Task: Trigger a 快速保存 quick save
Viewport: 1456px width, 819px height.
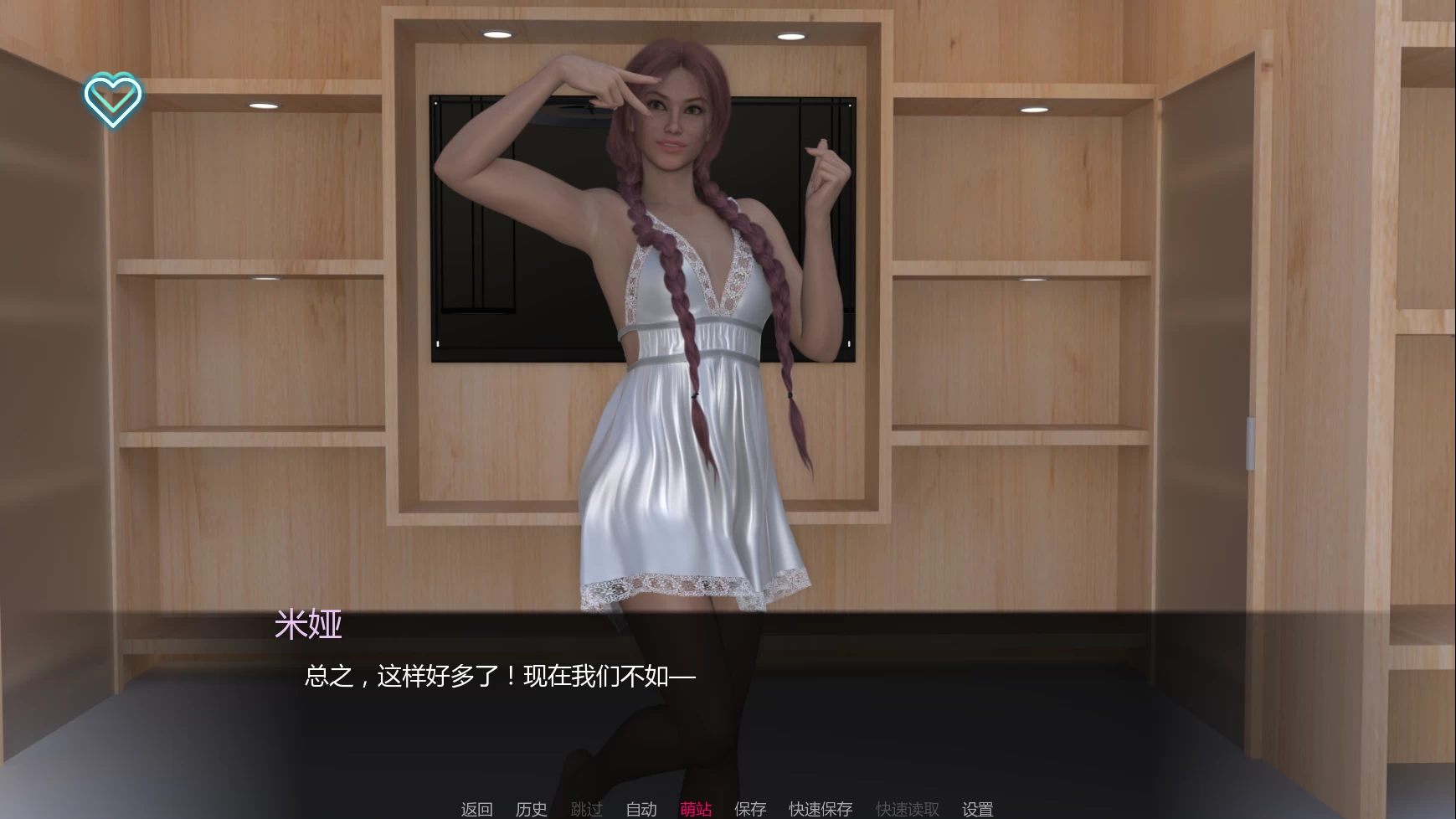Action: [820, 809]
